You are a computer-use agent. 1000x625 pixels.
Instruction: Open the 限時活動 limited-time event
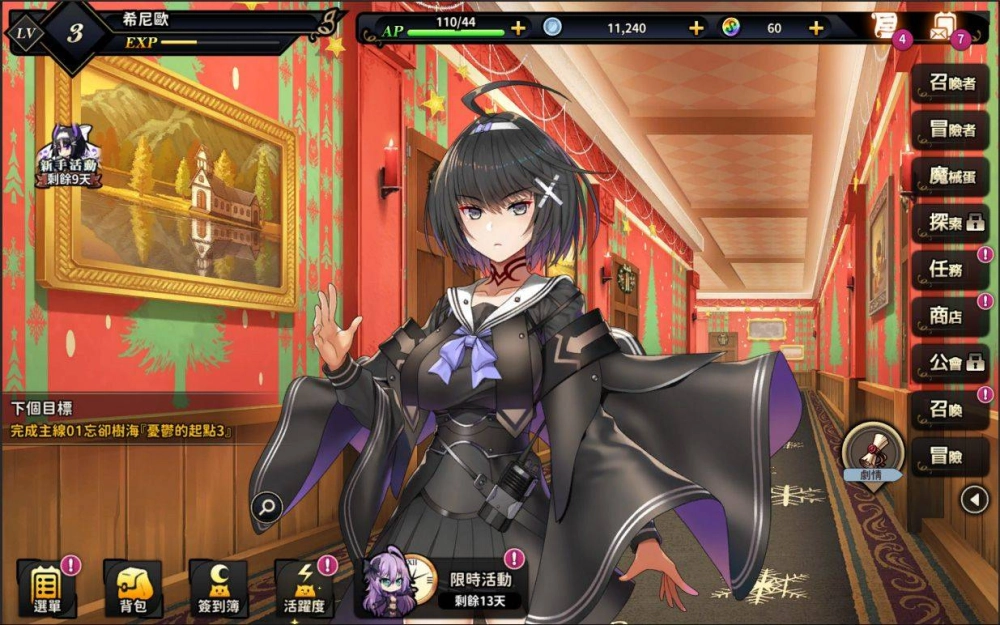[445, 585]
